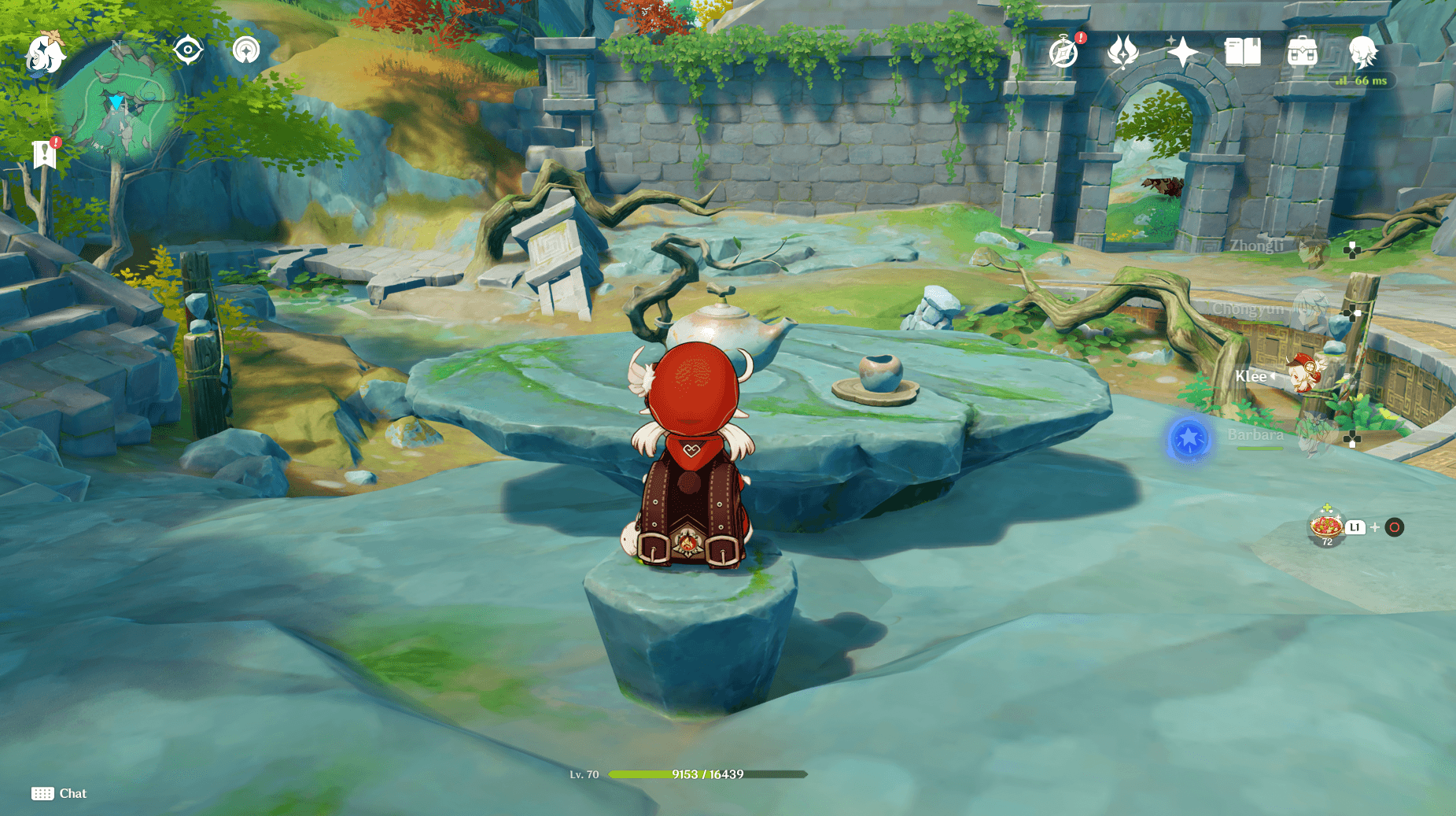Switch to party member Barbara

(1310, 437)
